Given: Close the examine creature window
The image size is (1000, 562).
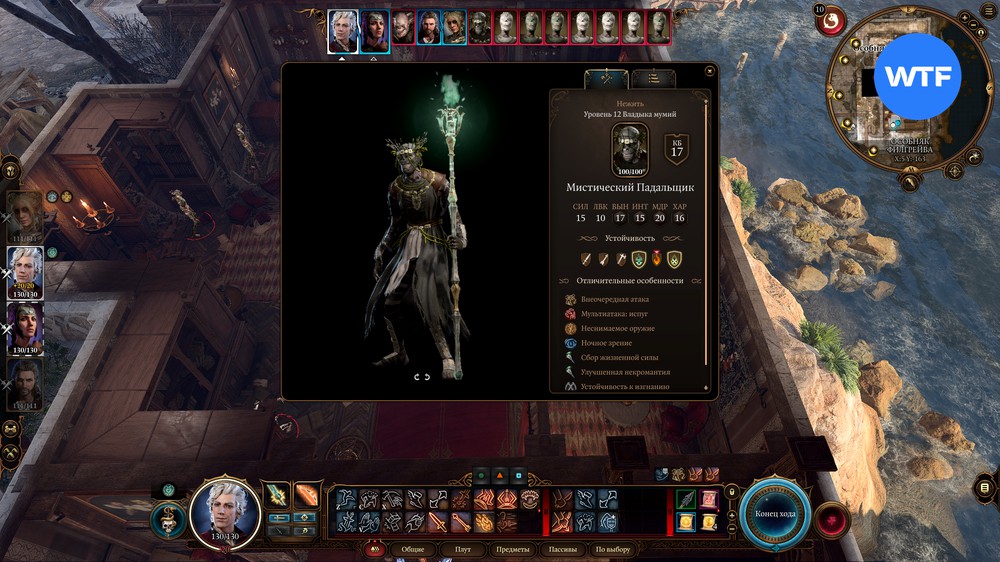Looking at the screenshot, I should 710,70.
